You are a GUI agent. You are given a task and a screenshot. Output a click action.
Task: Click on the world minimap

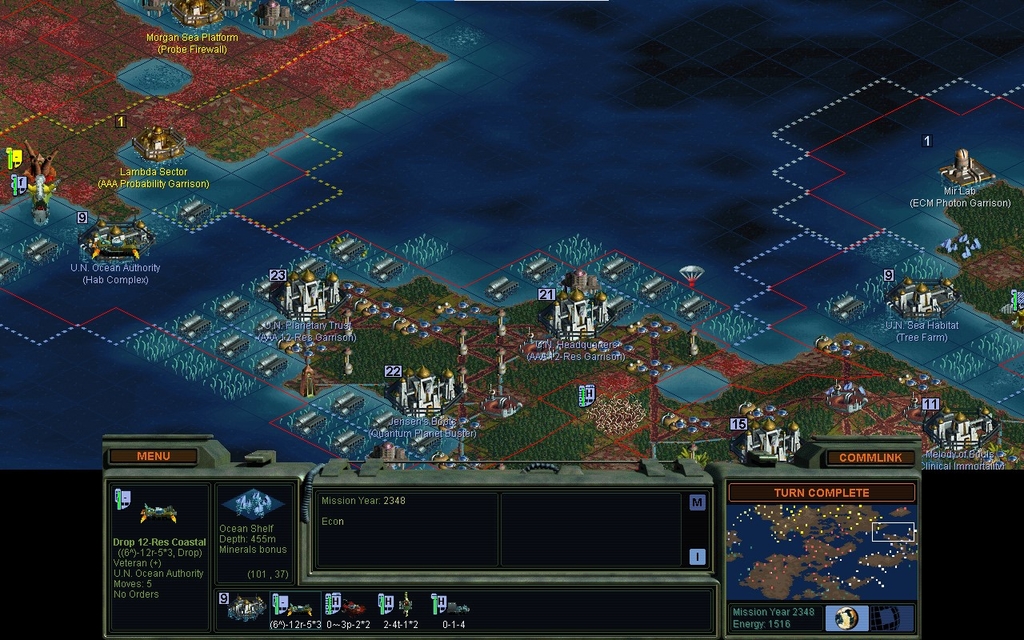pos(821,551)
